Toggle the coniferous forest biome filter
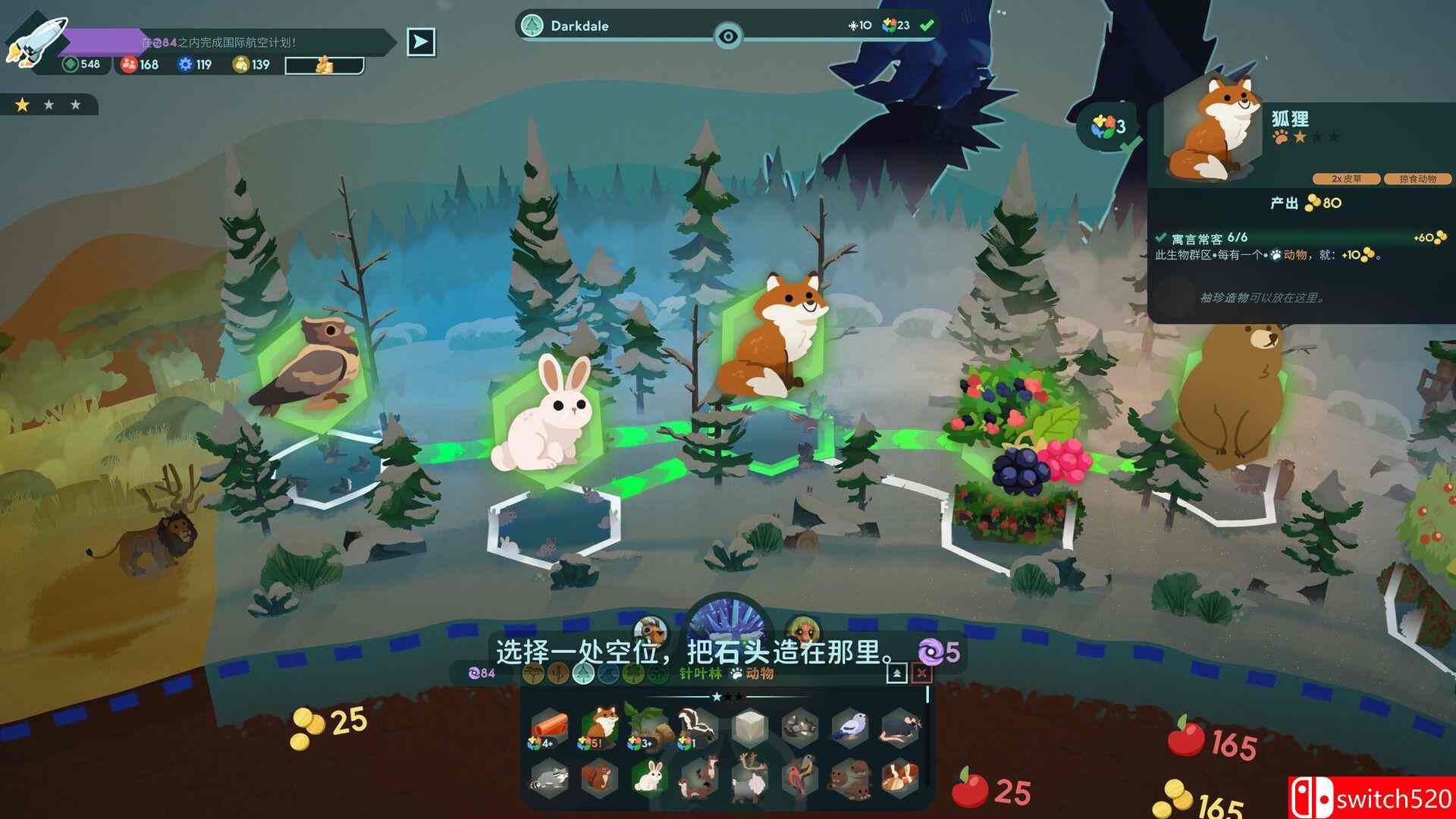The height and width of the screenshot is (819, 1456). (585, 674)
